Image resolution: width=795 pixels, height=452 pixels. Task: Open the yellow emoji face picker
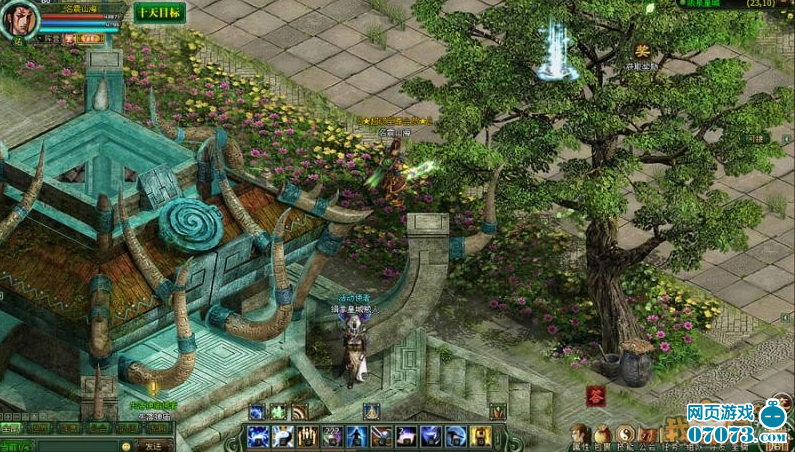pos(126,445)
